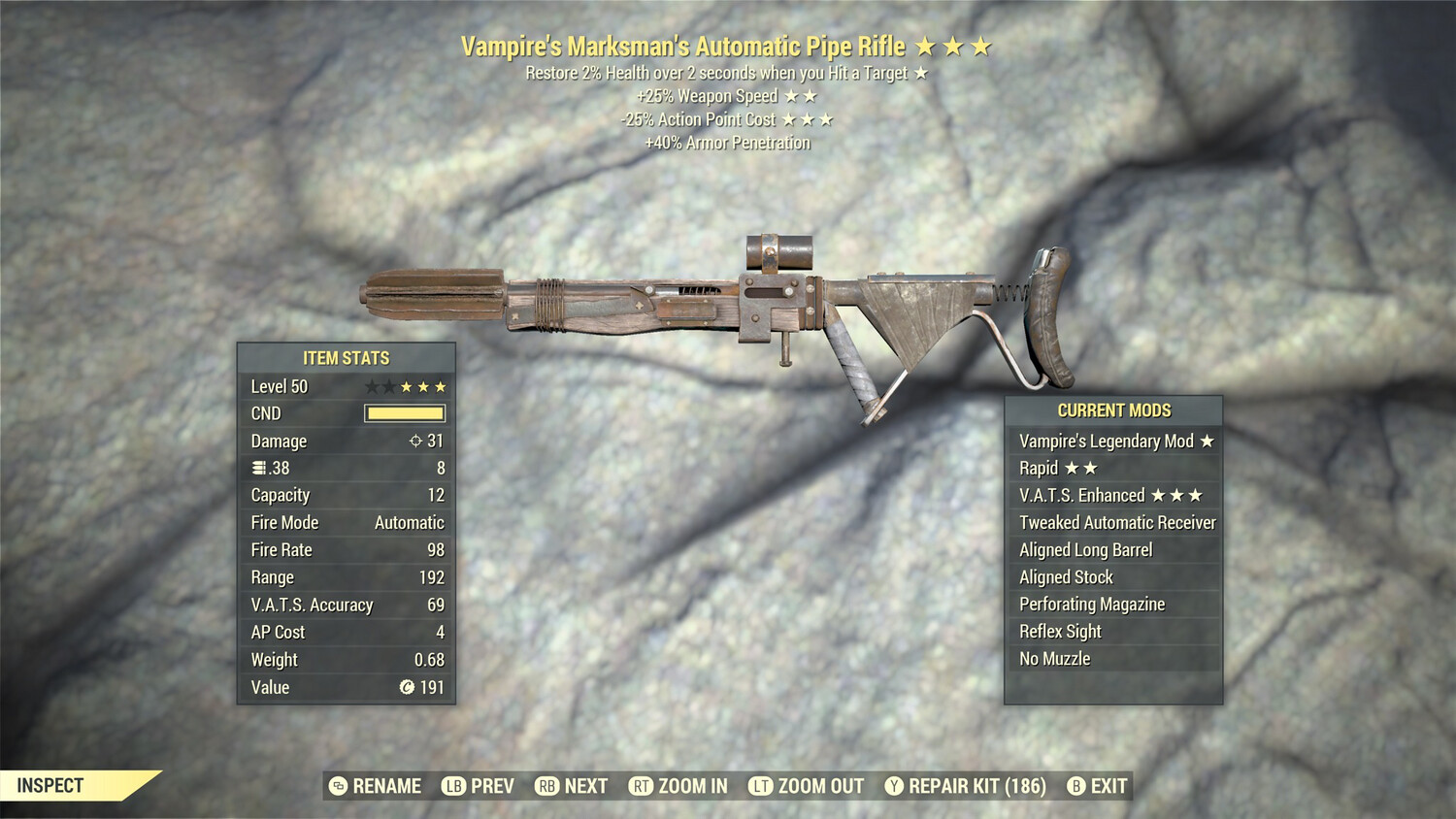Toggle the star beside Vampire's Legendary Mod

tap(1206, 442)
